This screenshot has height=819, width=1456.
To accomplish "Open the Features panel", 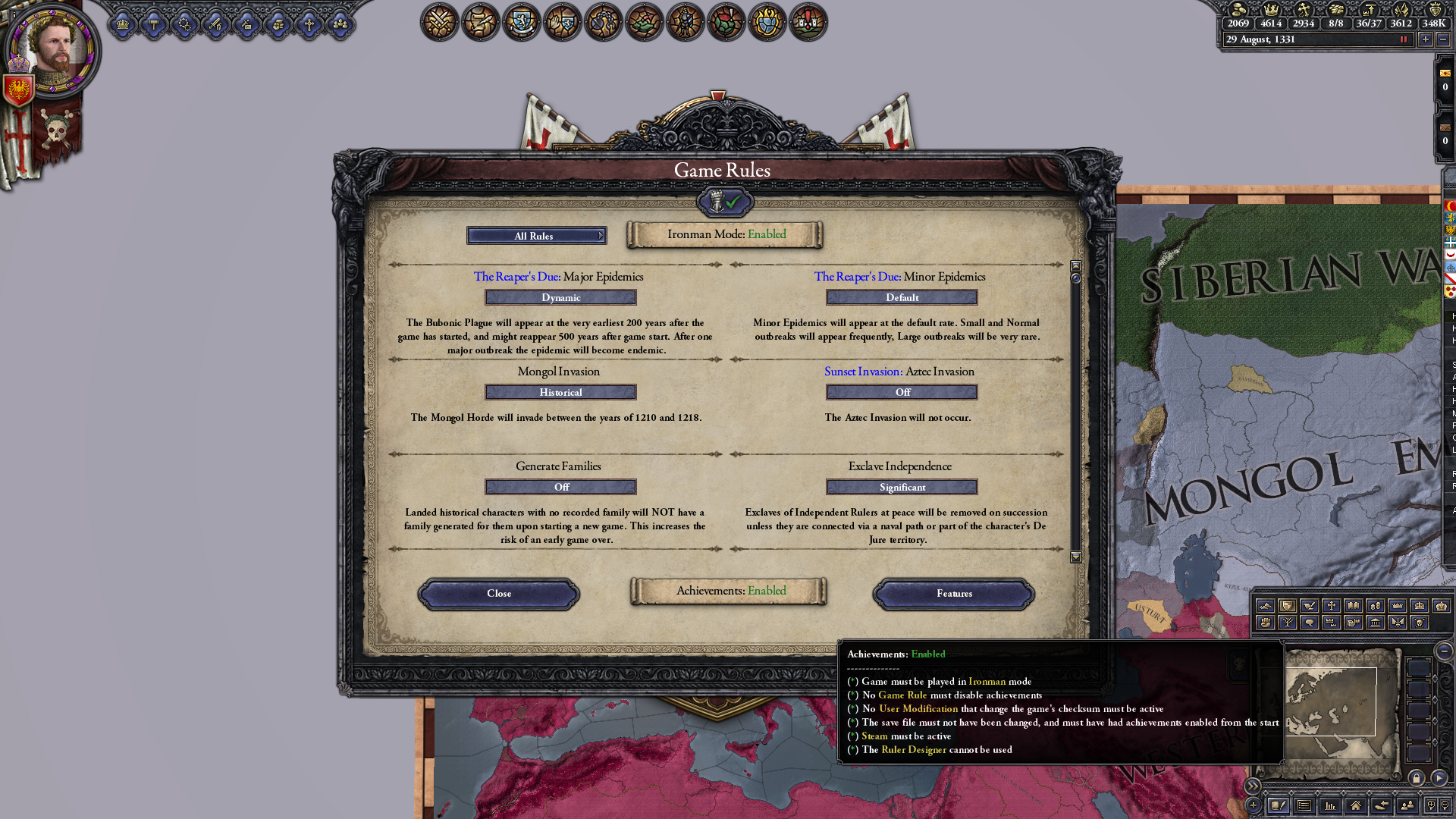I will click(x=954, y=594).
